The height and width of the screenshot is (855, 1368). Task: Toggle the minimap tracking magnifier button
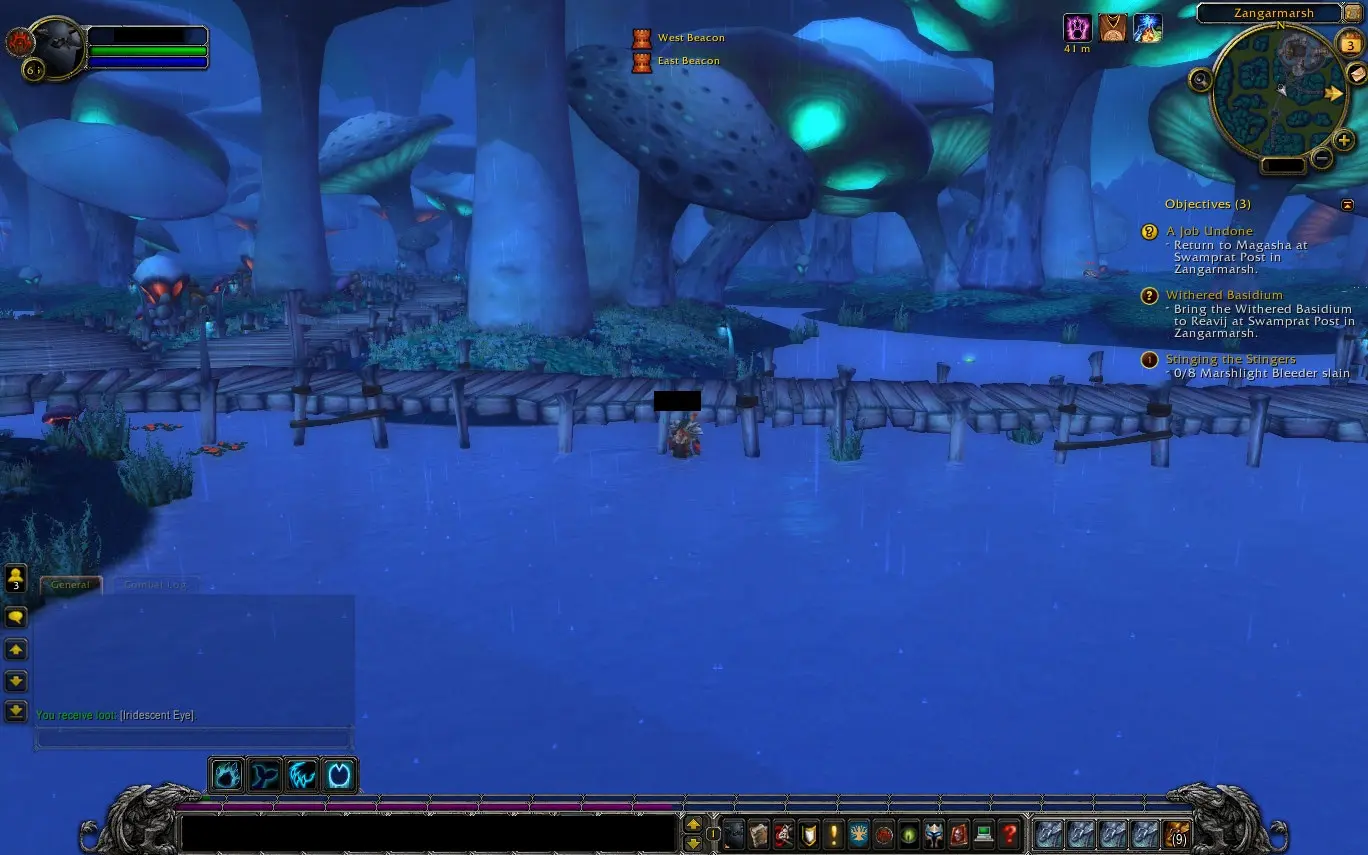(1201, 78)
